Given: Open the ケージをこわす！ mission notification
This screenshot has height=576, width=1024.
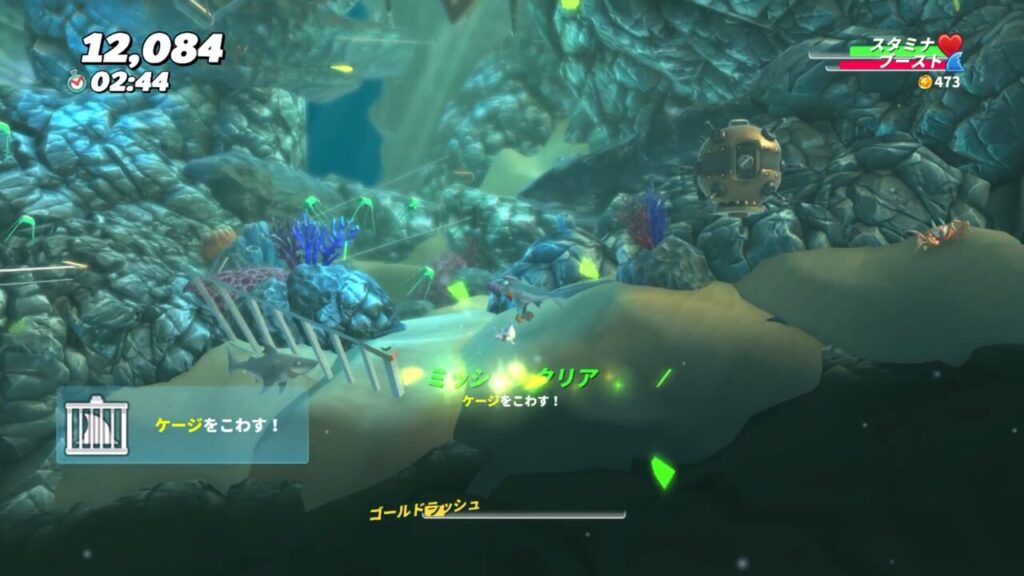Looking at the screenshot, I should click(x=217, y=425).
